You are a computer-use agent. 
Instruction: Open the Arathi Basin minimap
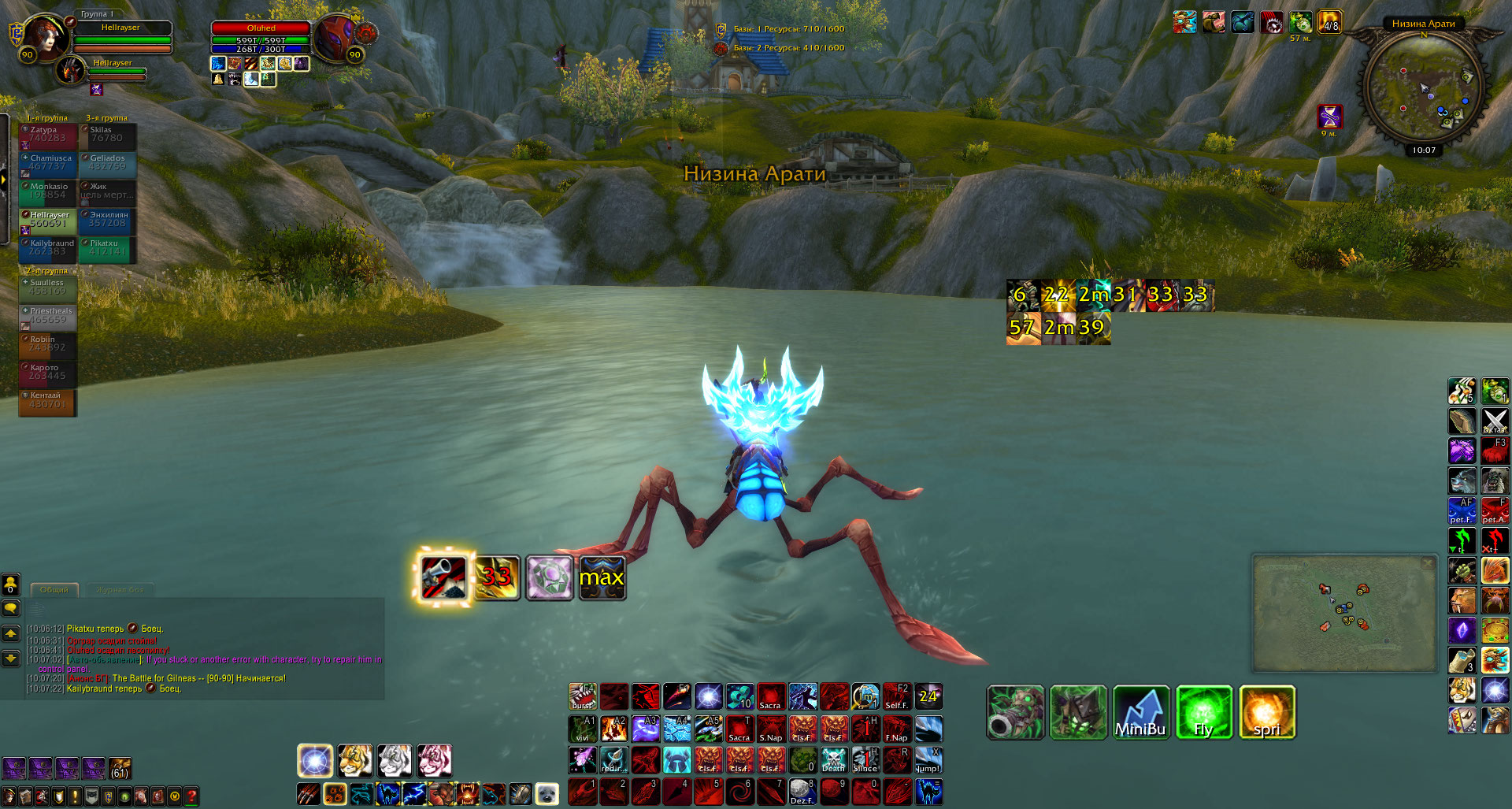tap(1423, 87)
